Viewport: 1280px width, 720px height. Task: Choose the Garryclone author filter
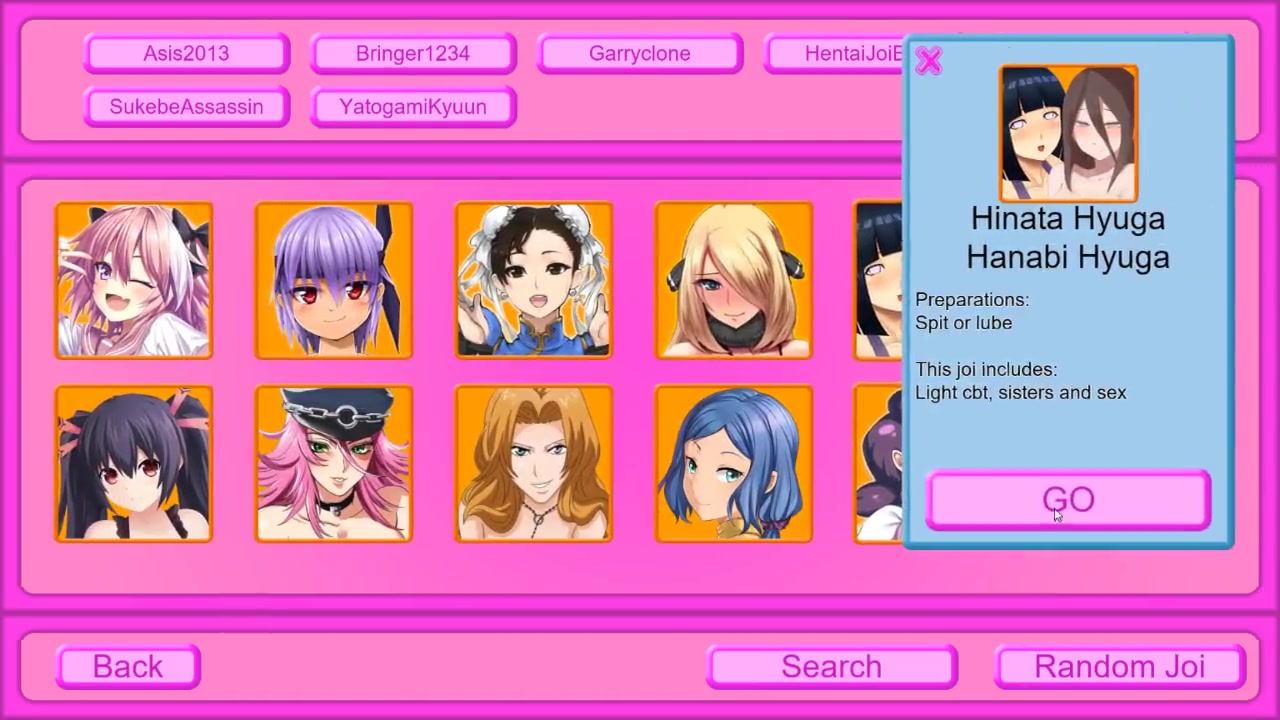coord(639,54)
